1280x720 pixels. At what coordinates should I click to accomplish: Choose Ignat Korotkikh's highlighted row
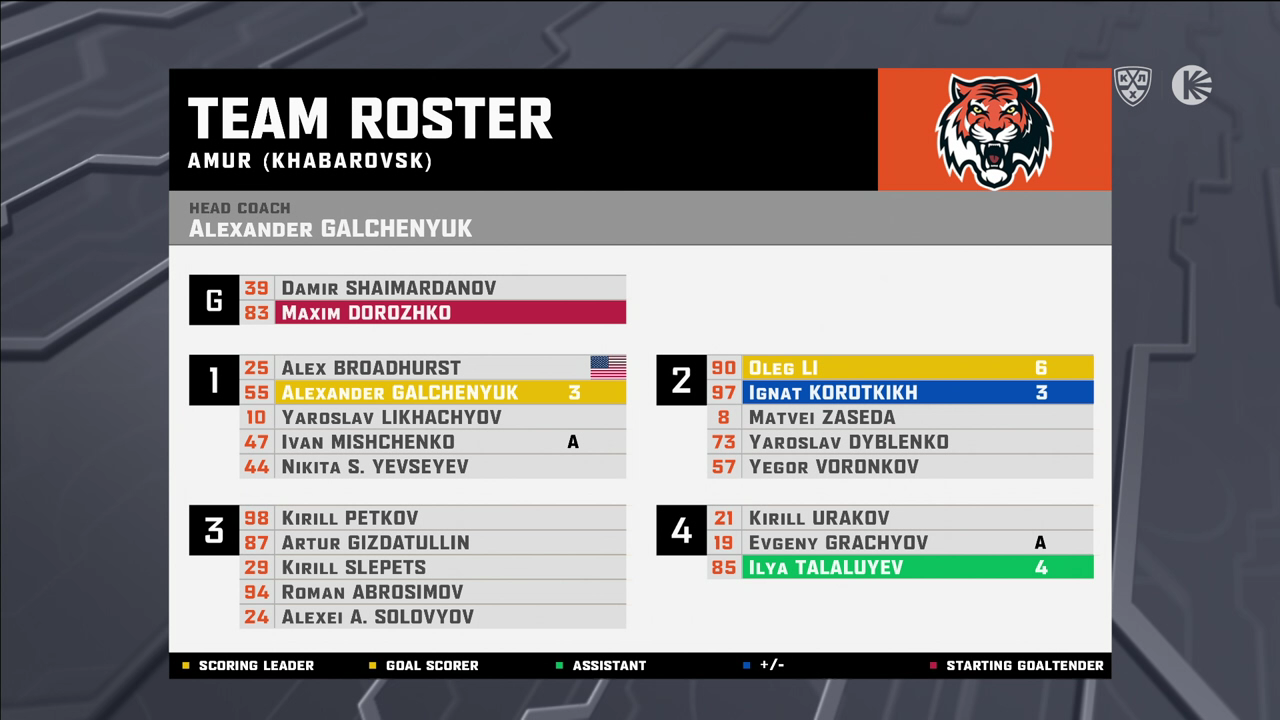point(899,393)
